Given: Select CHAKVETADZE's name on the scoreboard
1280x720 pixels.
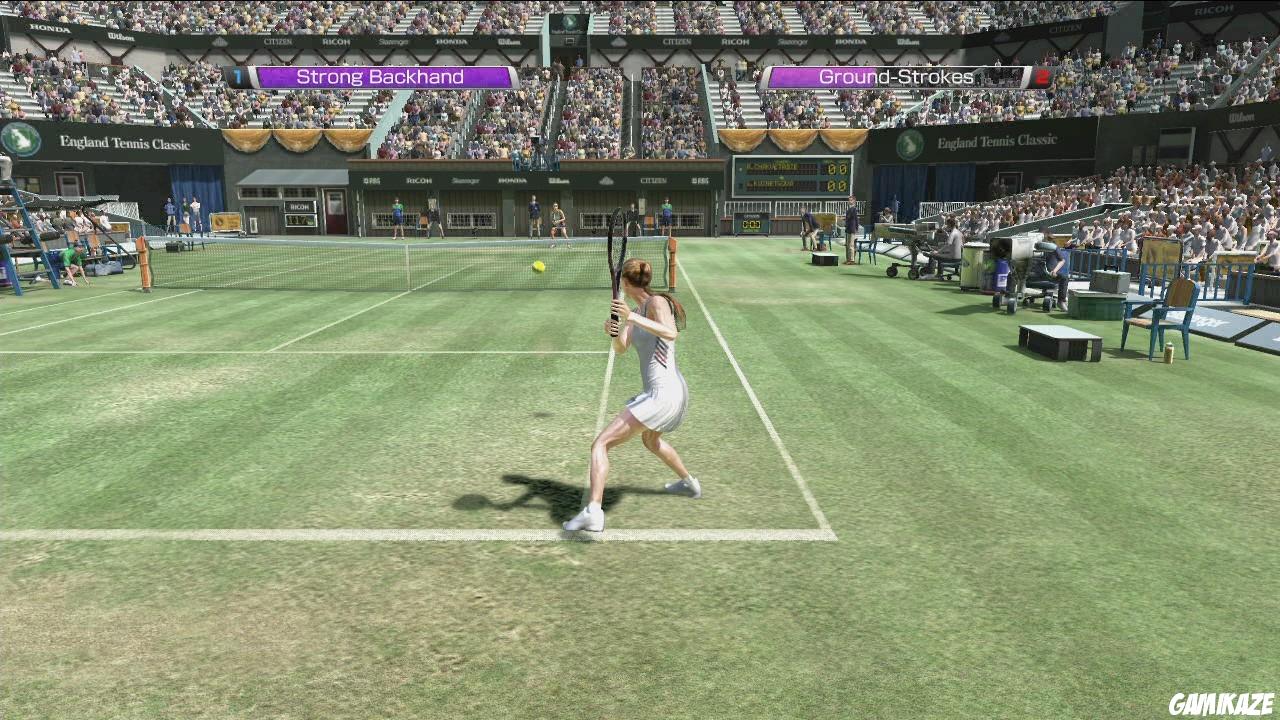Looking at the screenshot, I should (x=772, y=167).
